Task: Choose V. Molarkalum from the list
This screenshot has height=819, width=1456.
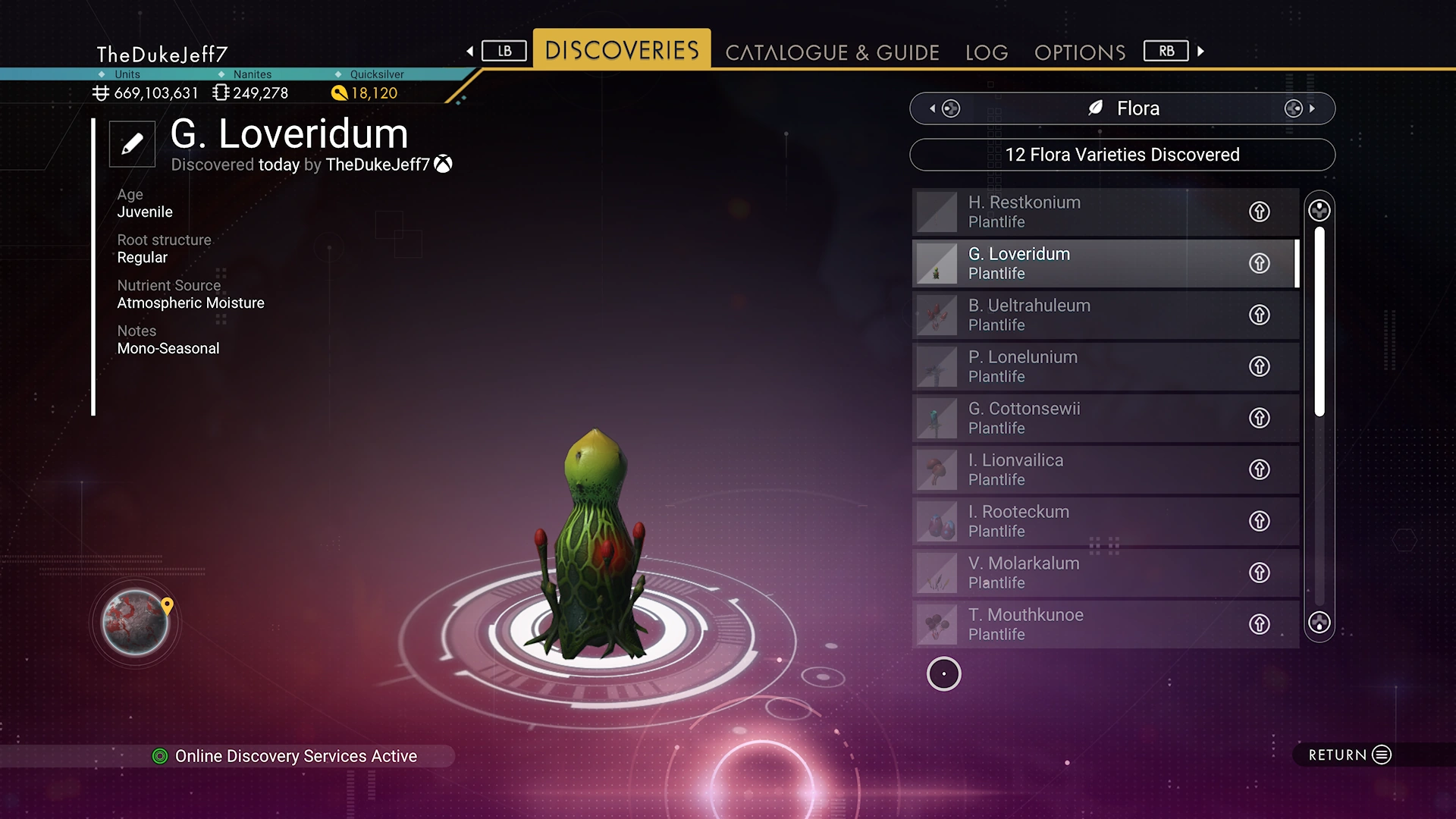Action: click(x=1077, y=573)
